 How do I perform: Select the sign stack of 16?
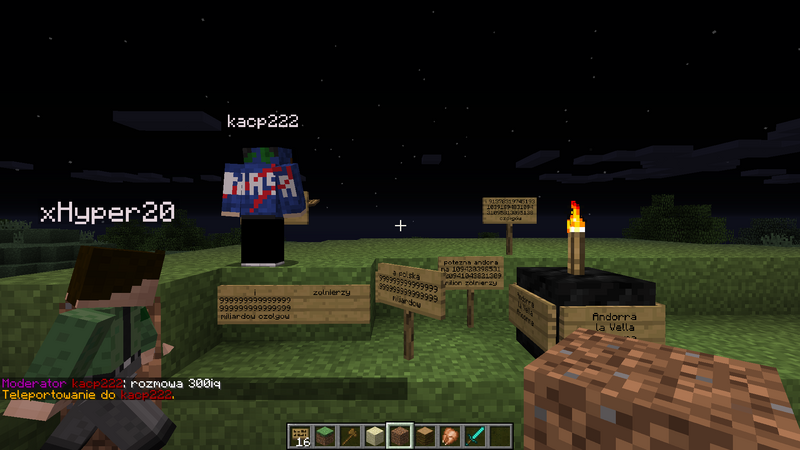tap(301, 435)
